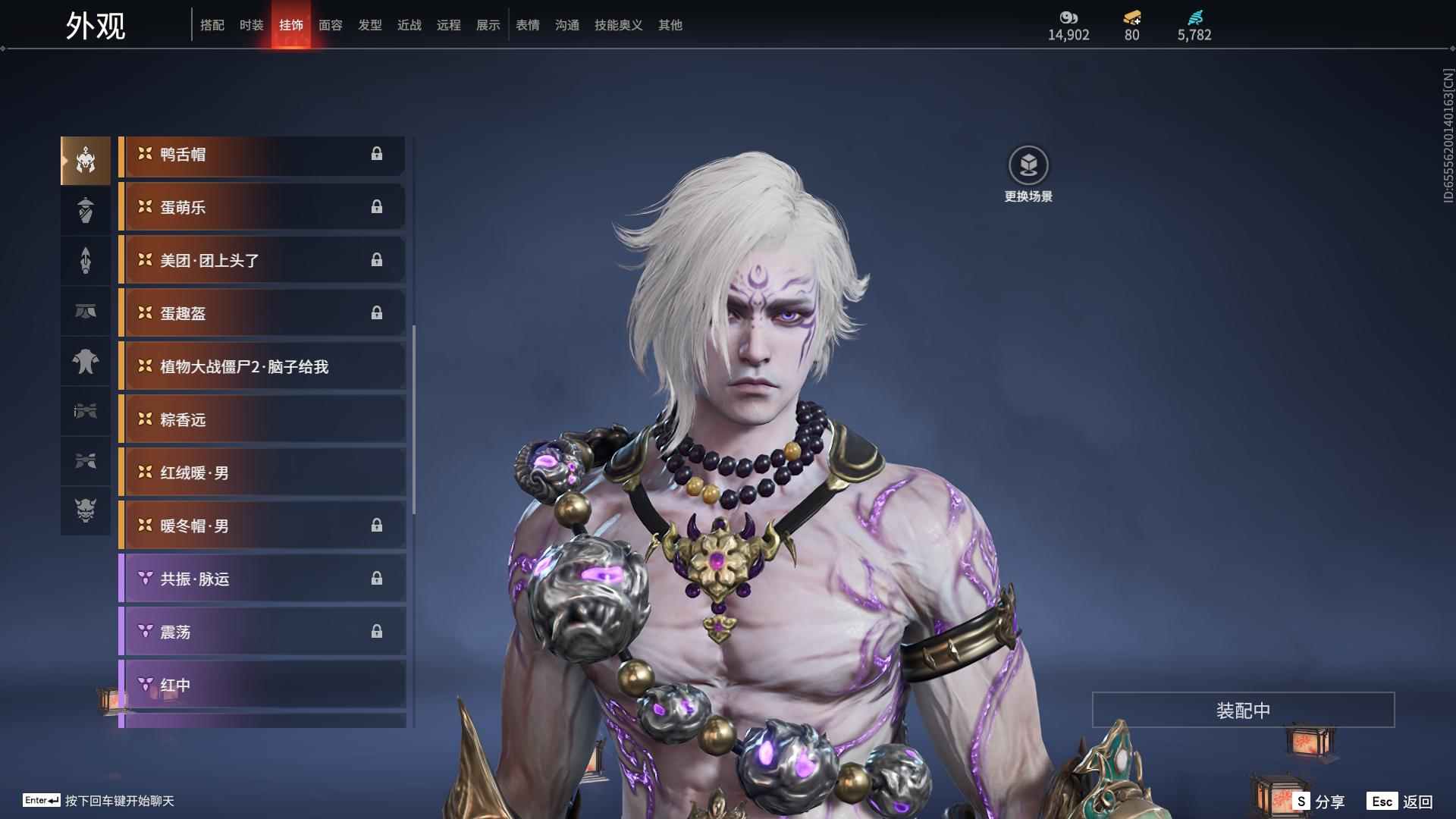Switch to the 时装 tab
The height and width of the screenshot is (819, 1456).
click(251, 25)
